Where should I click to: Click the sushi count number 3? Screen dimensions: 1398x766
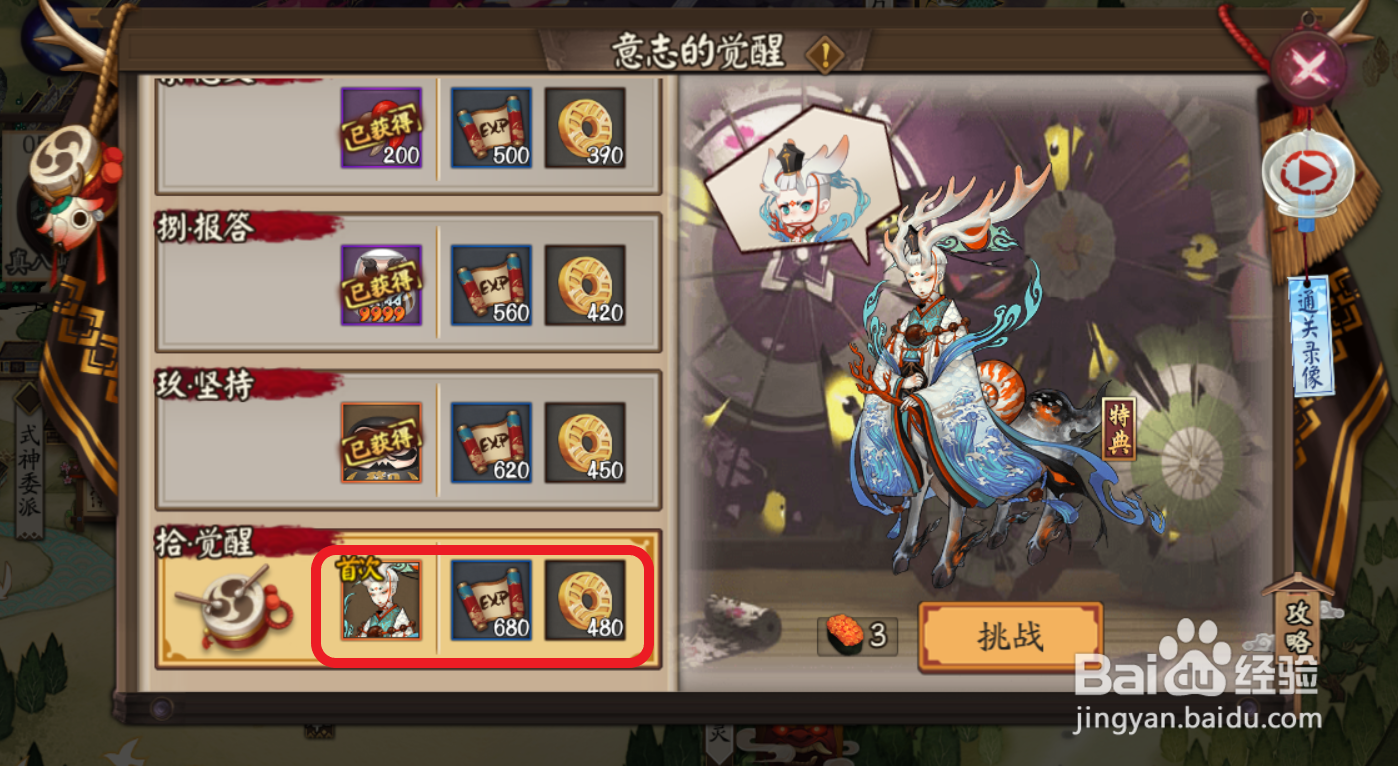(878, 636)
